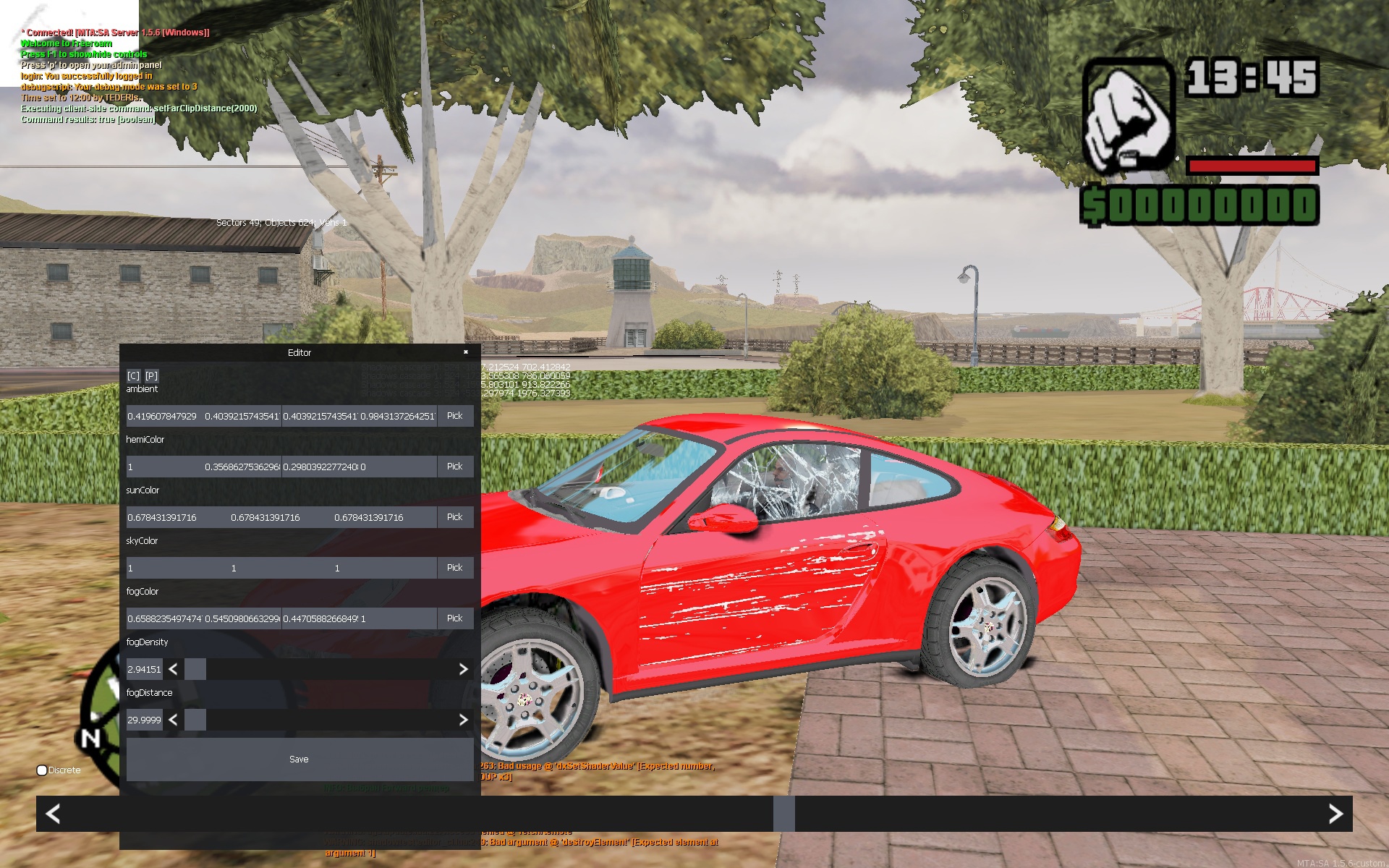Screen dimensions: 1389x868
Task: Decrease fogDensity with left arrow
Action: [x=173, y=669]
